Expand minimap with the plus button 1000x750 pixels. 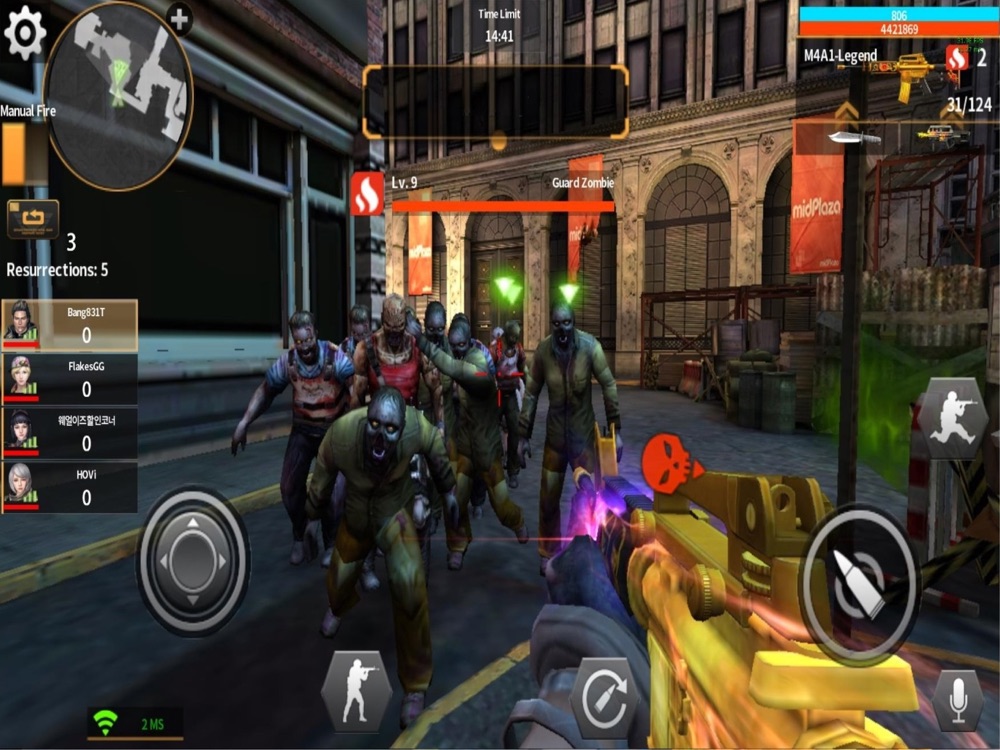pyautogui.click(x=179, y=18)
